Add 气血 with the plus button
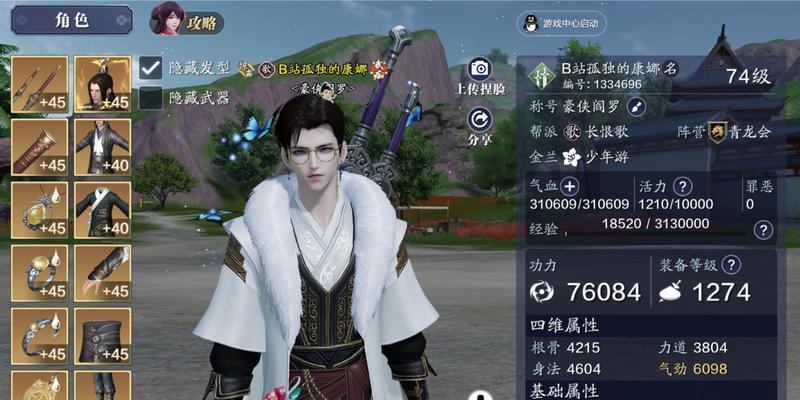The width and height of the screenshot is (800, 400). click(569, 186)
